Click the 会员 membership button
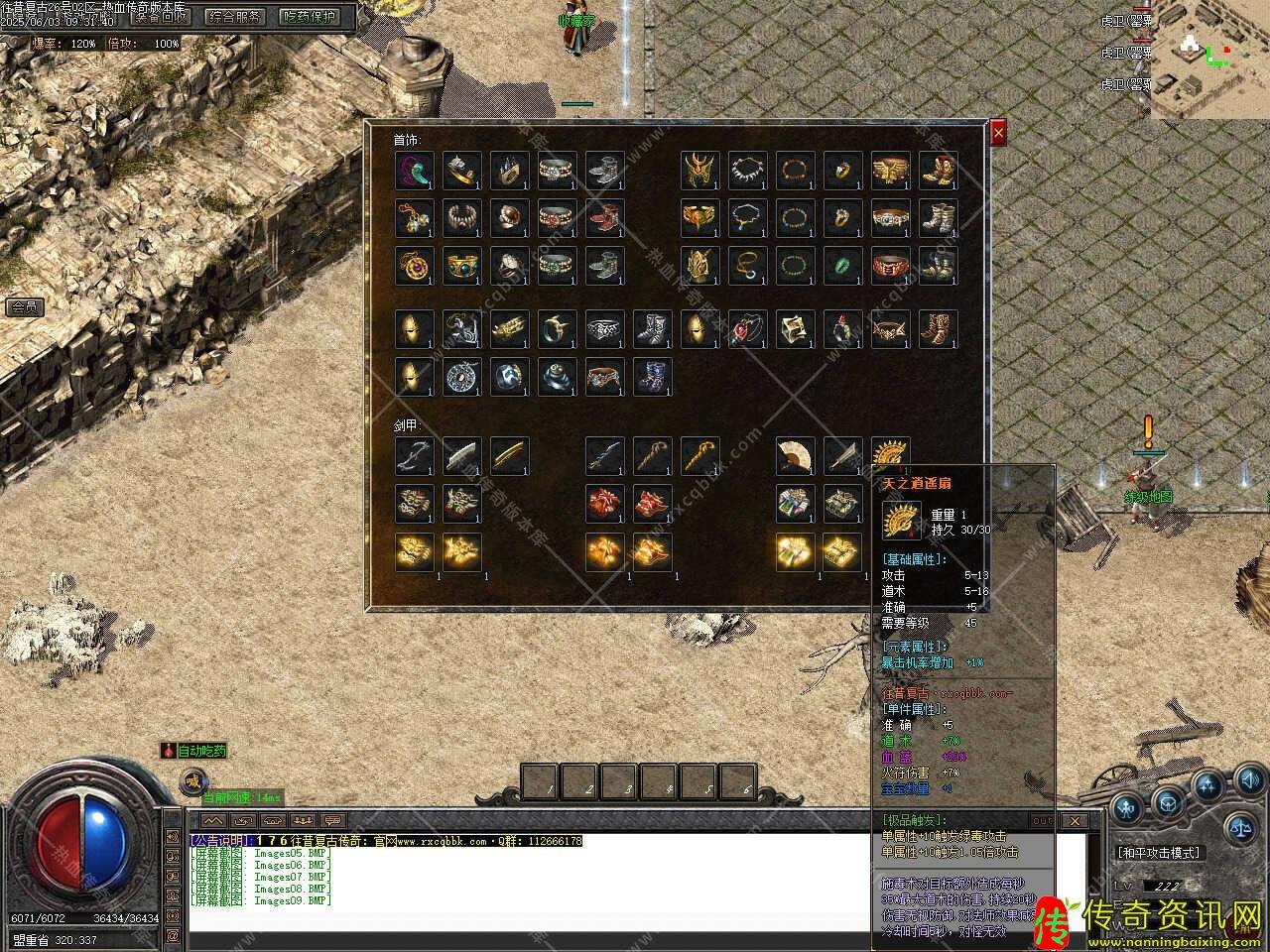This screenshot has height=952, width=1270. pos(25,307)
